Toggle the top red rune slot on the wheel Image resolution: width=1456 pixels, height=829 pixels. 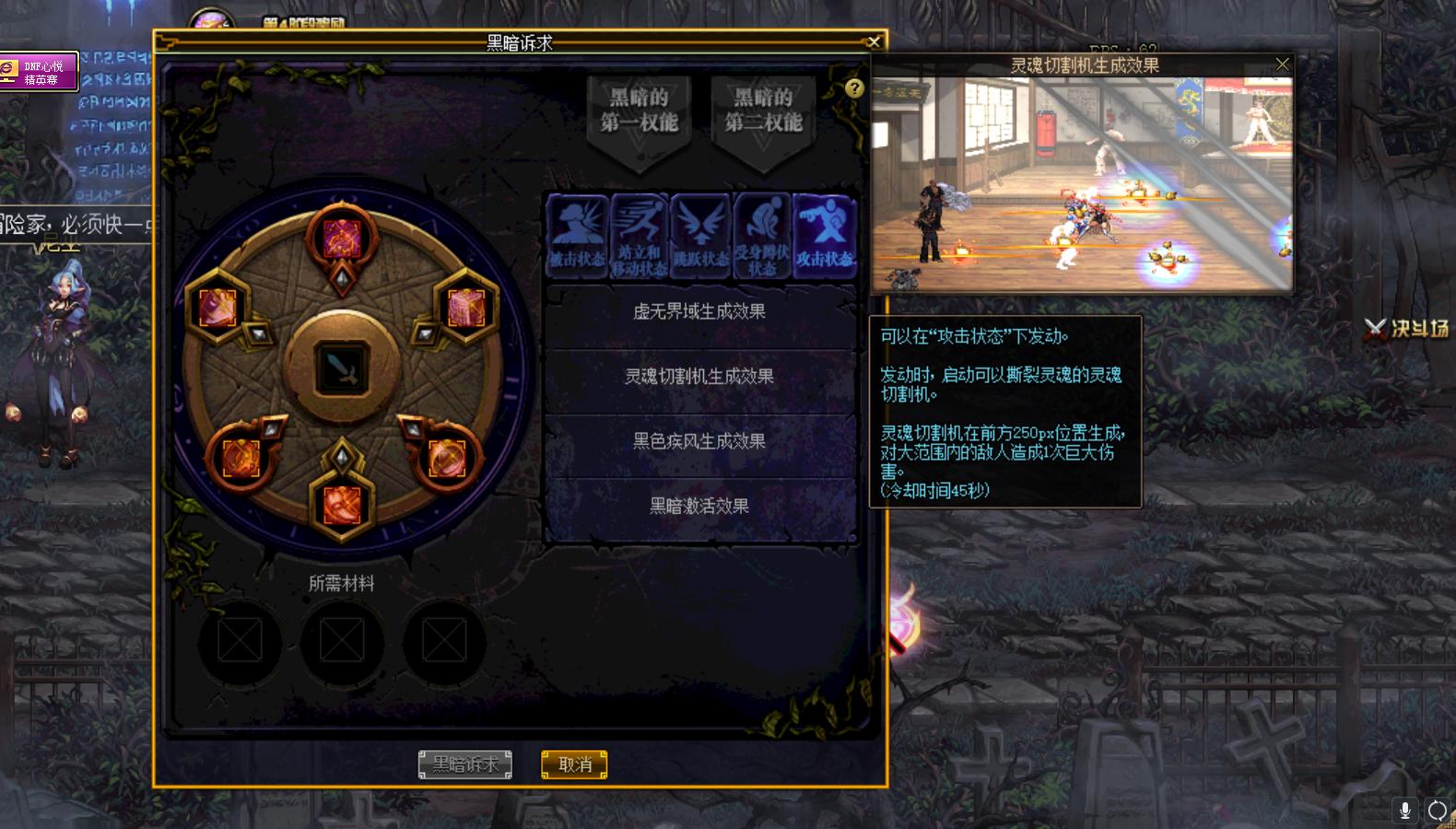click(342, 238)
